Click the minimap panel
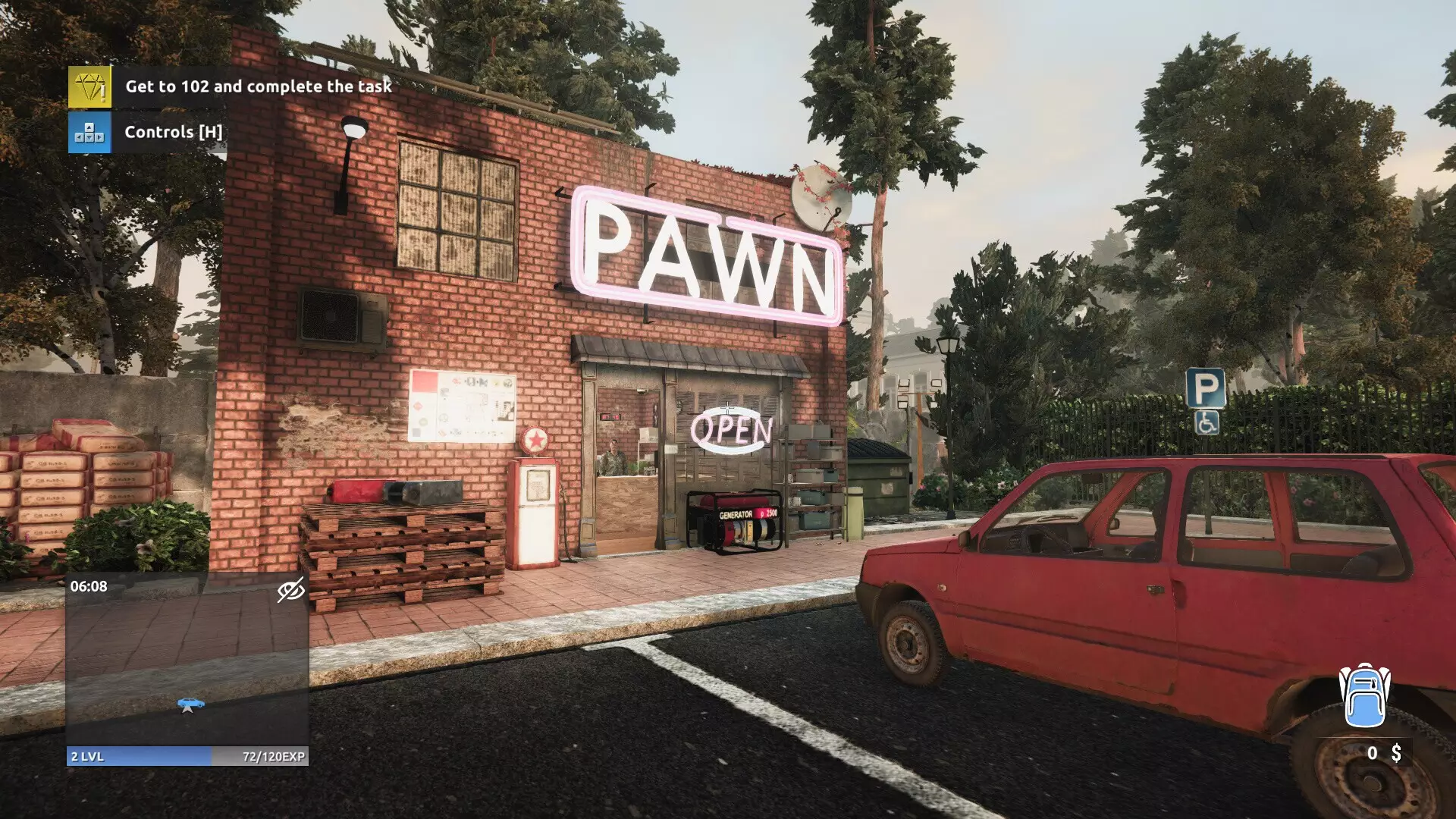This screenshot has width=1456, height=819. pyautogui.click(x=187, y=660)
